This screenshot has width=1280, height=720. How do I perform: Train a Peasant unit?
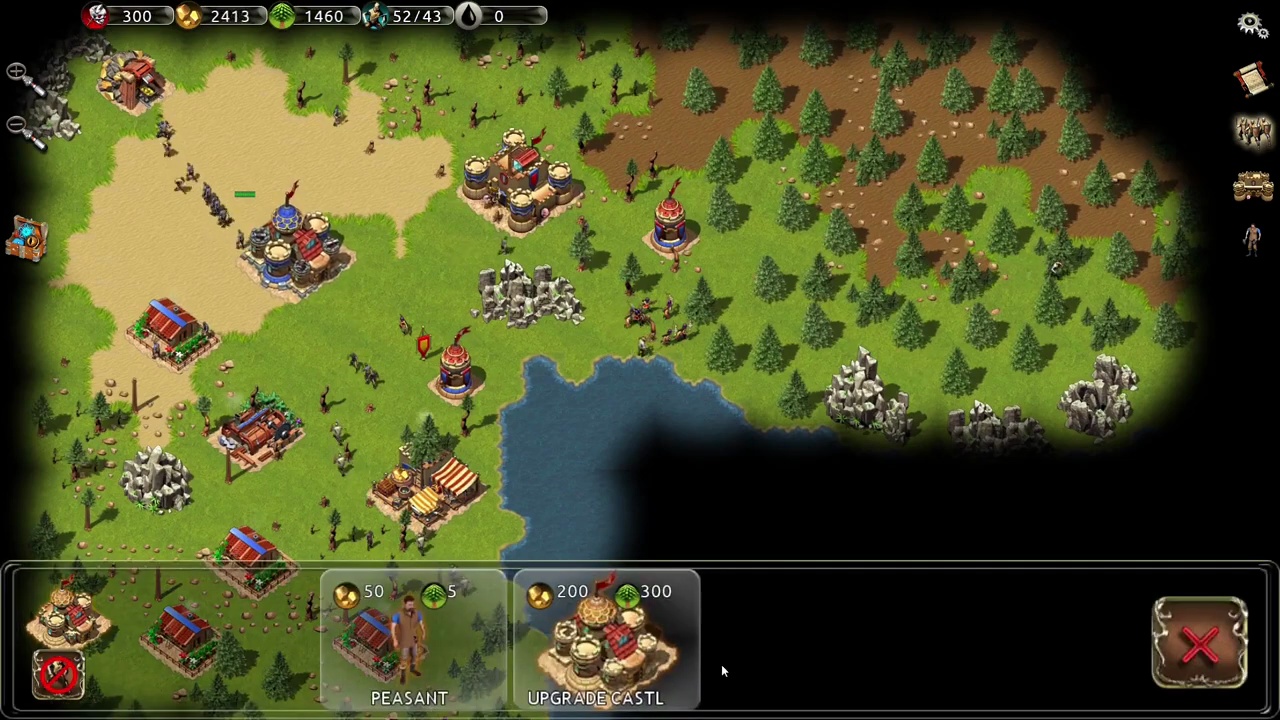click(x=410, y=640)
